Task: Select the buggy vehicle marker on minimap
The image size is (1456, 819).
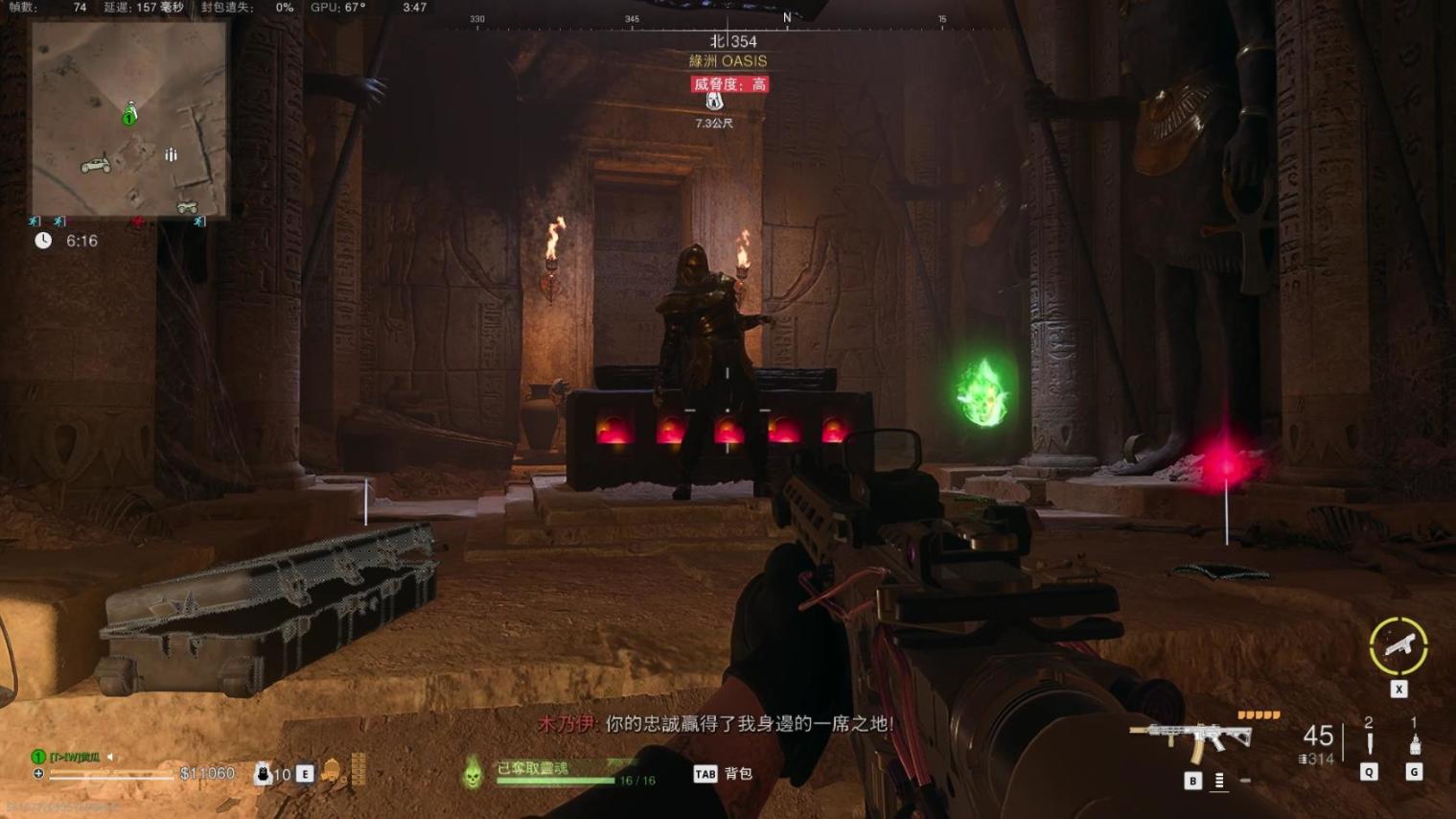Action: coord(95,166)
